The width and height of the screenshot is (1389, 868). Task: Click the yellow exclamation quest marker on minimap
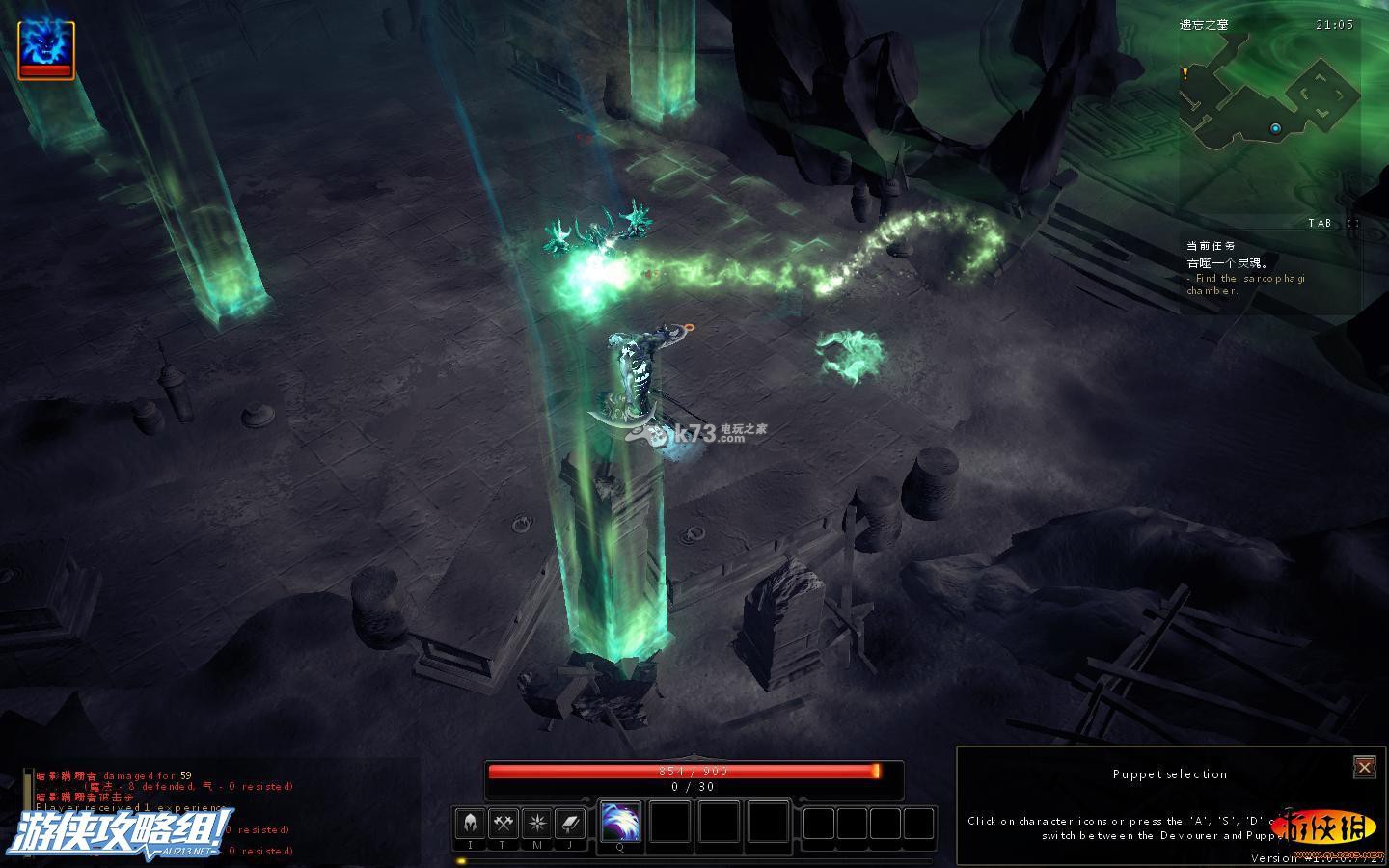tap(1185, 72)
